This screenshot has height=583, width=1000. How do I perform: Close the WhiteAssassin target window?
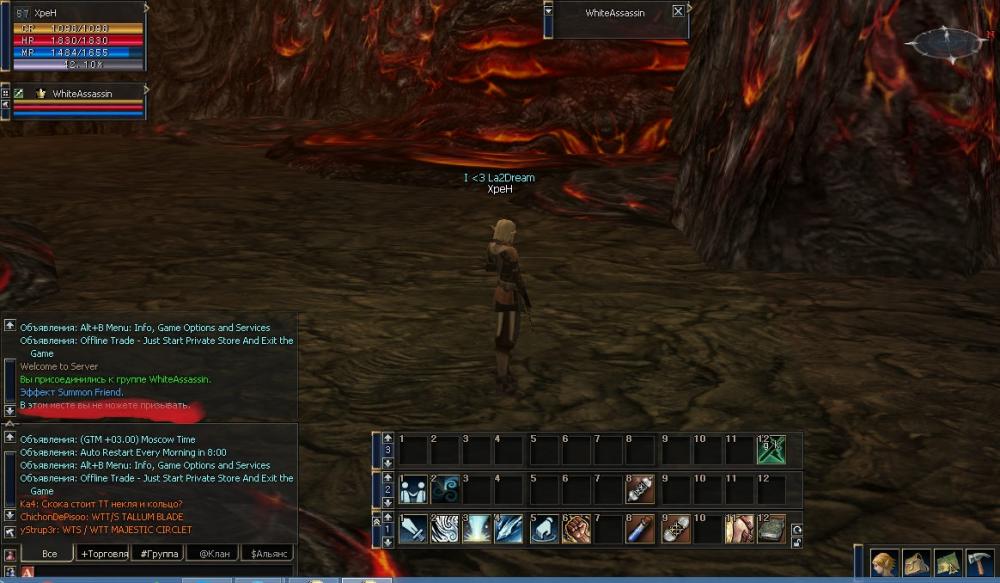(679, 12)
